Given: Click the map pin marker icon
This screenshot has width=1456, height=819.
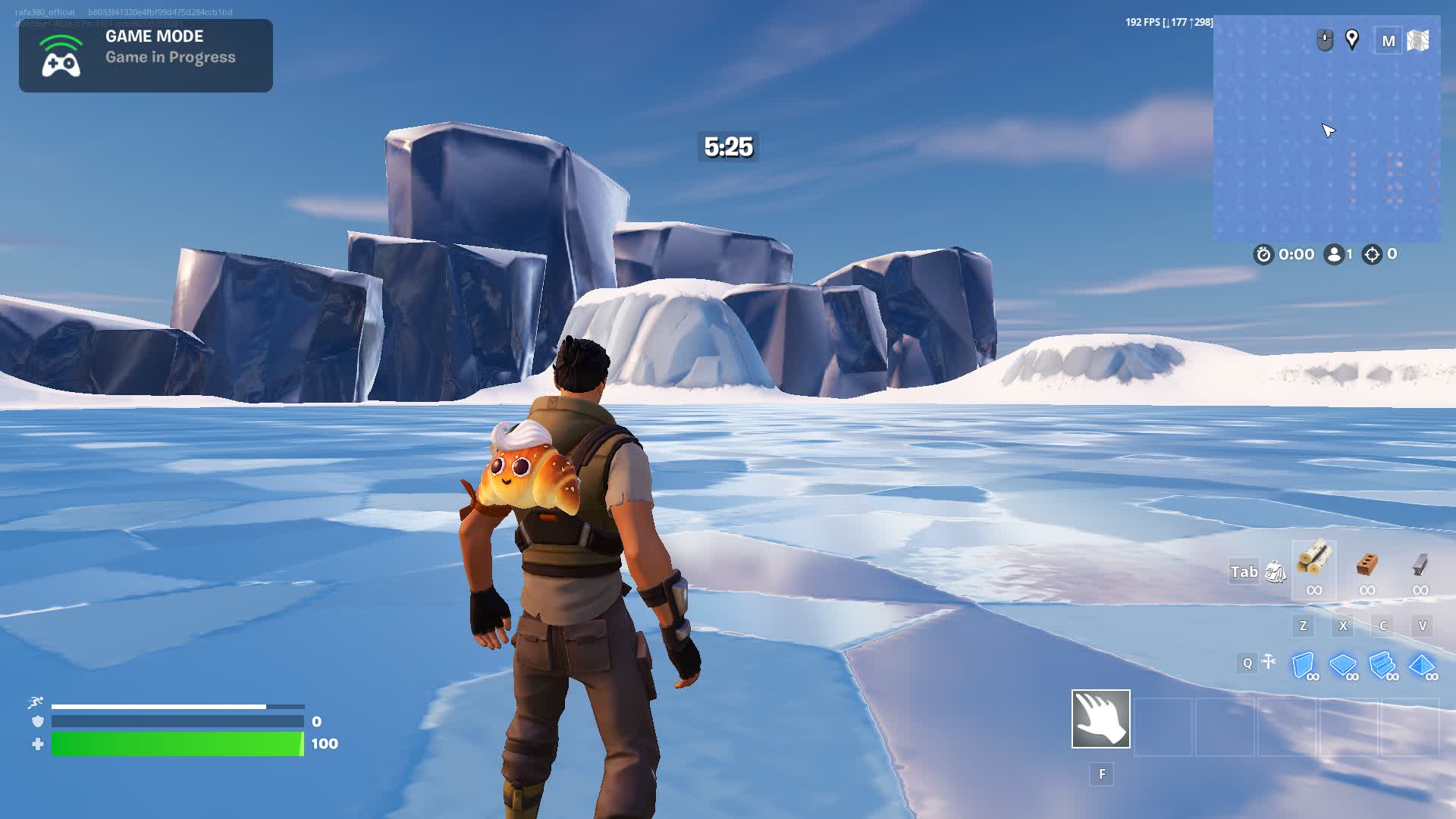Looking at the screenshot, I should click(x=1351, y=39).
